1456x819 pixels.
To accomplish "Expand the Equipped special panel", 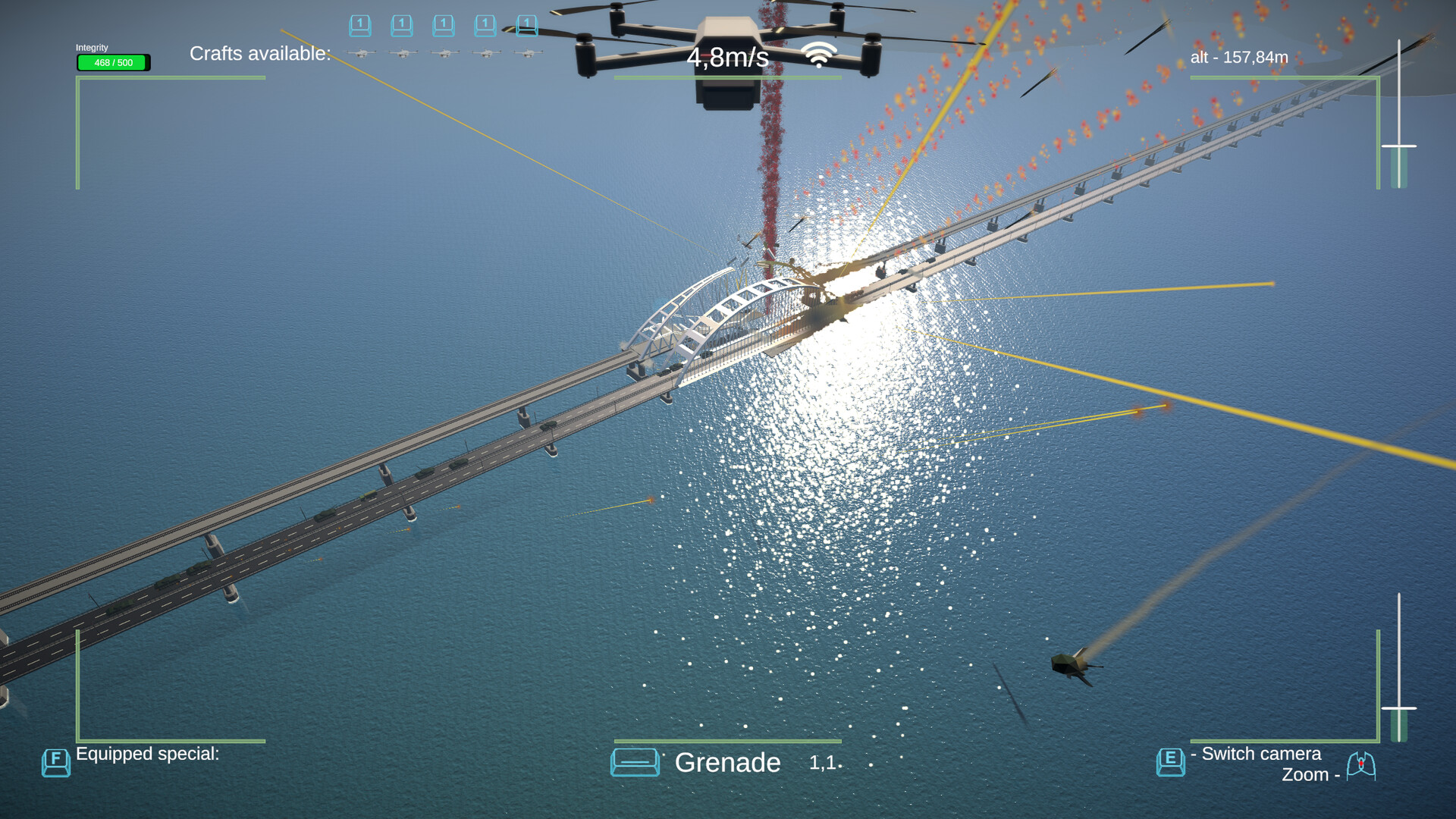I will [x=148, y=753].
